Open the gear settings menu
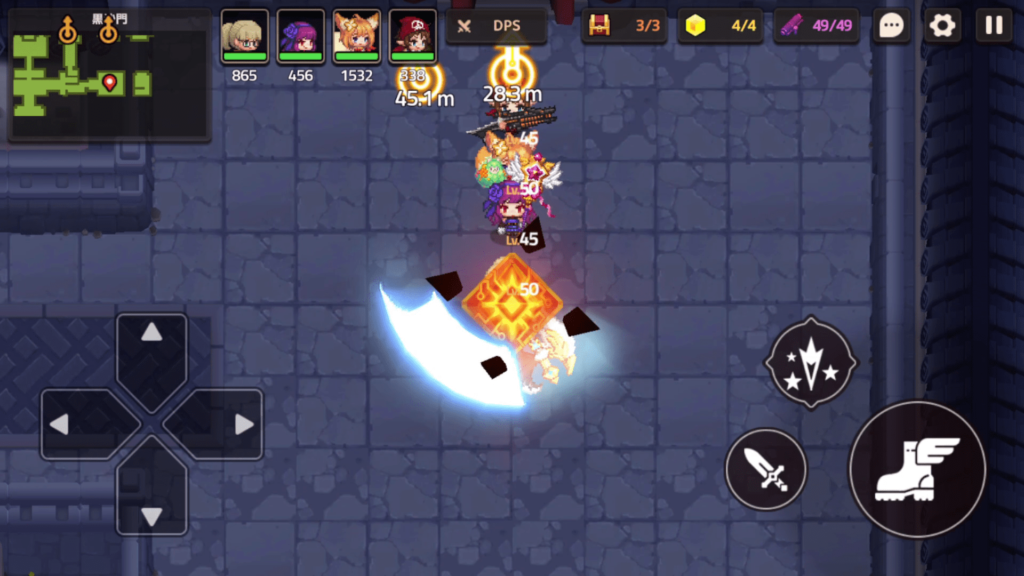 click(x=942, y=26)
